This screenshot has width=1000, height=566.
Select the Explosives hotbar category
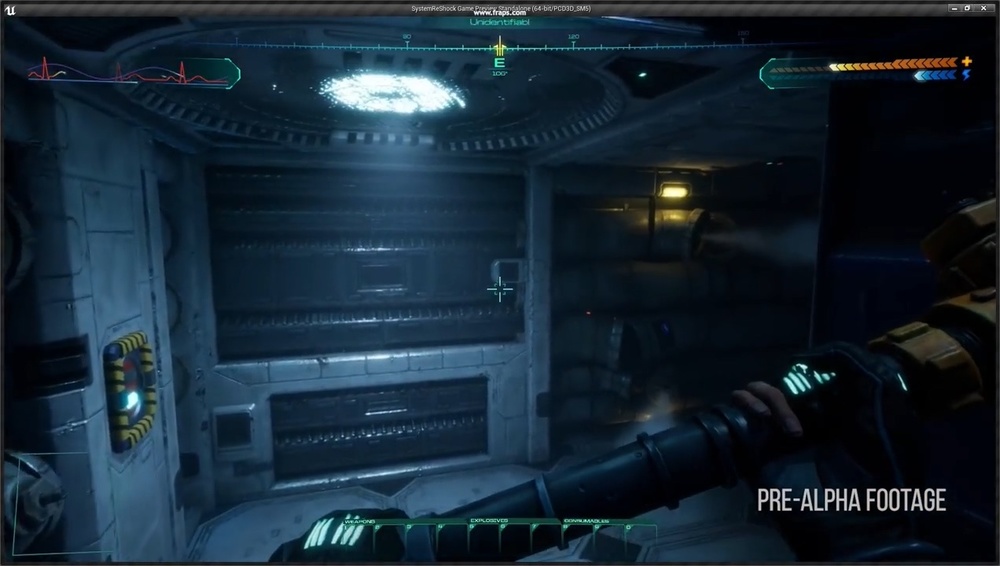[488, 521]
